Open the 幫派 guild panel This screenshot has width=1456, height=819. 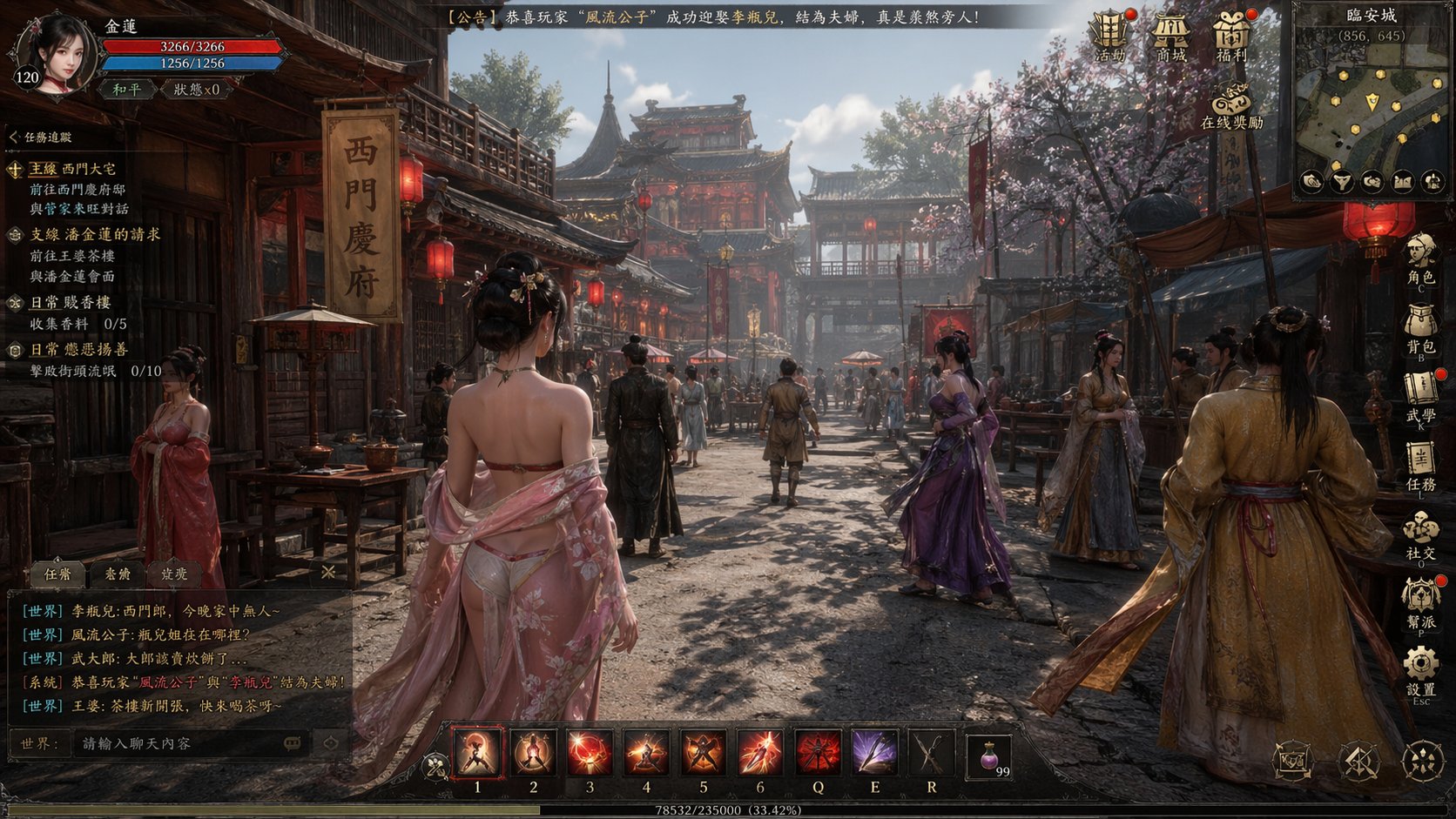click(x=1420, y=602)
